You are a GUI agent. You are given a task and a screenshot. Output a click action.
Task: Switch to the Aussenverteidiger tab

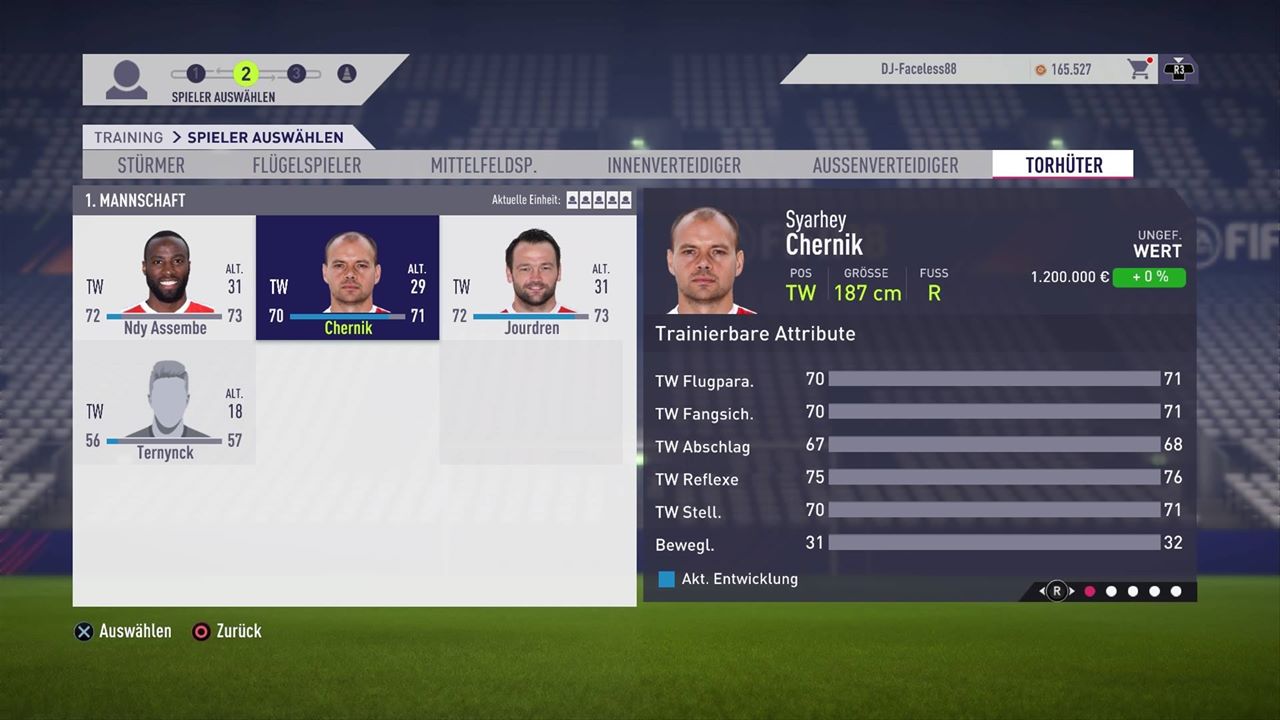pos(885,165)
